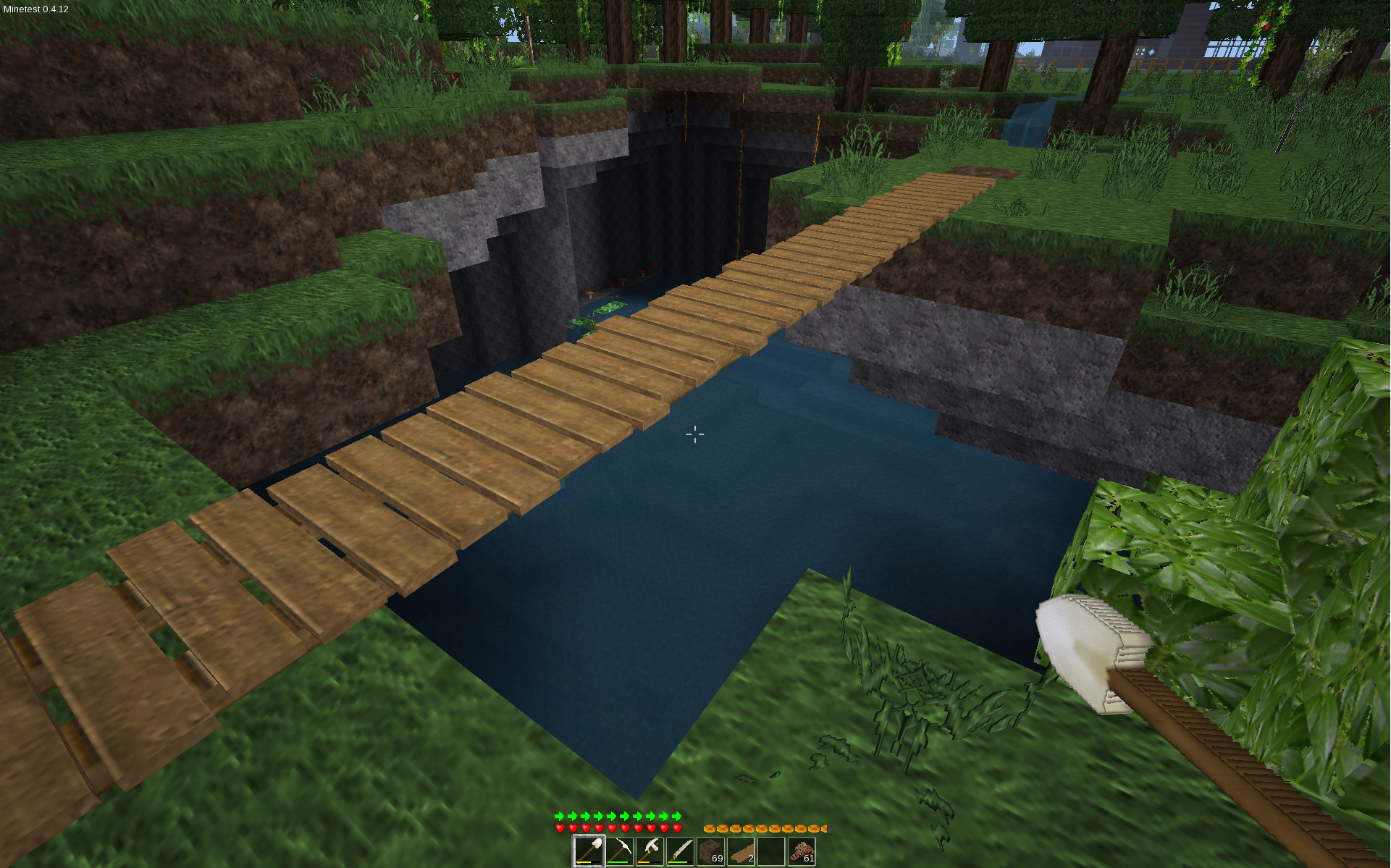Screen dimensions: 1391x868
Task: Select the sword in the fourth hotbar slot
Action: click(680, 850)
